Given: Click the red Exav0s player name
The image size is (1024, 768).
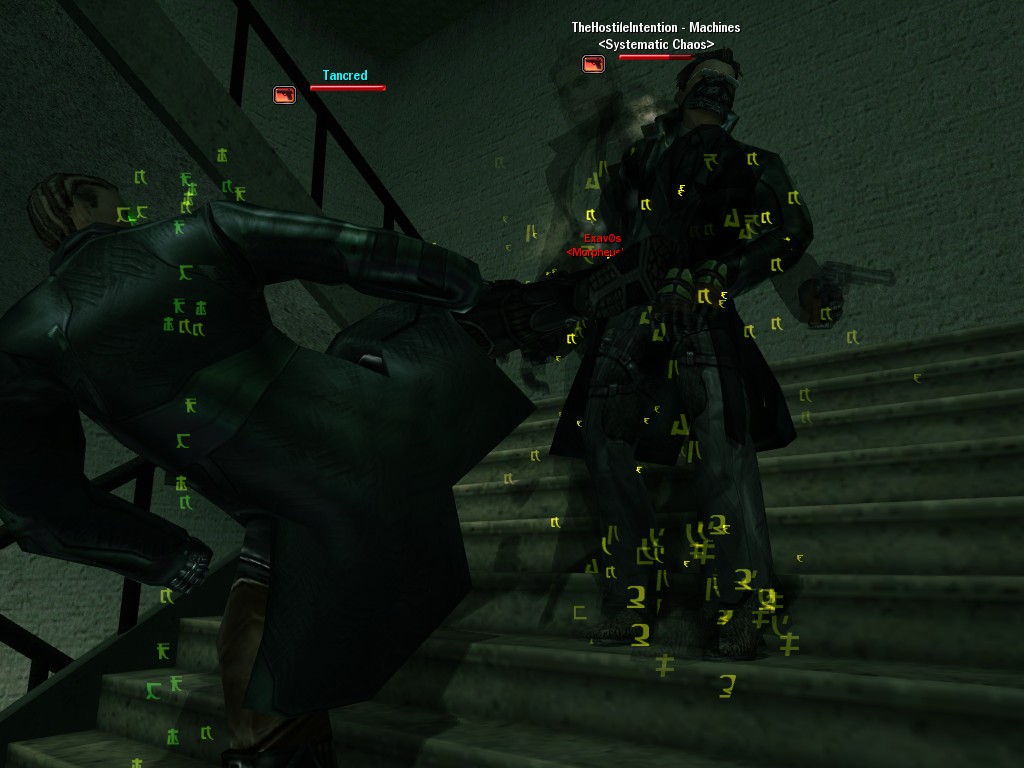Looking at the screenshot, I should tap(602, 238).
